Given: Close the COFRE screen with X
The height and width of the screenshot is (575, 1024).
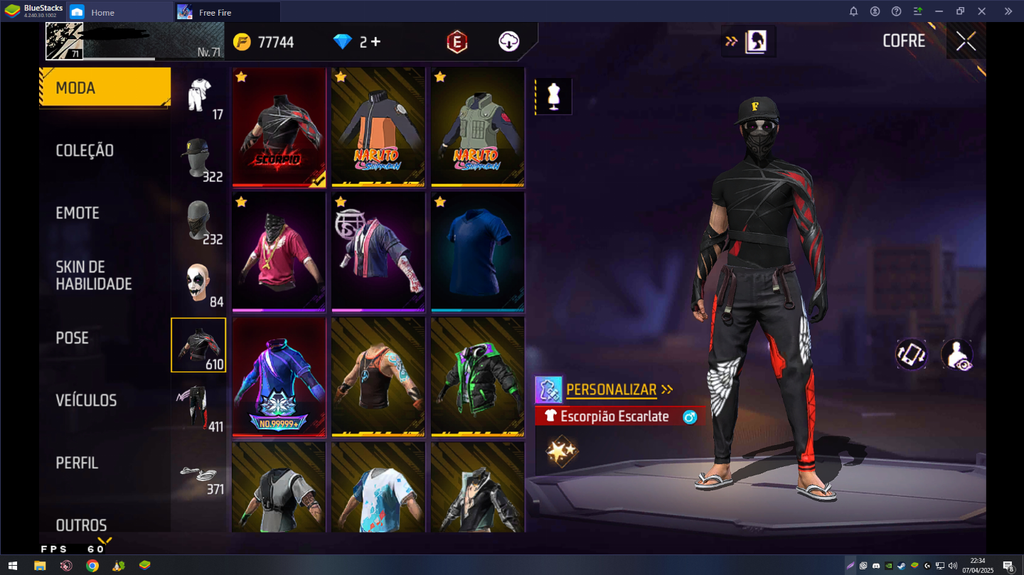Looking at the screenshot, I should tap(965, 41).
